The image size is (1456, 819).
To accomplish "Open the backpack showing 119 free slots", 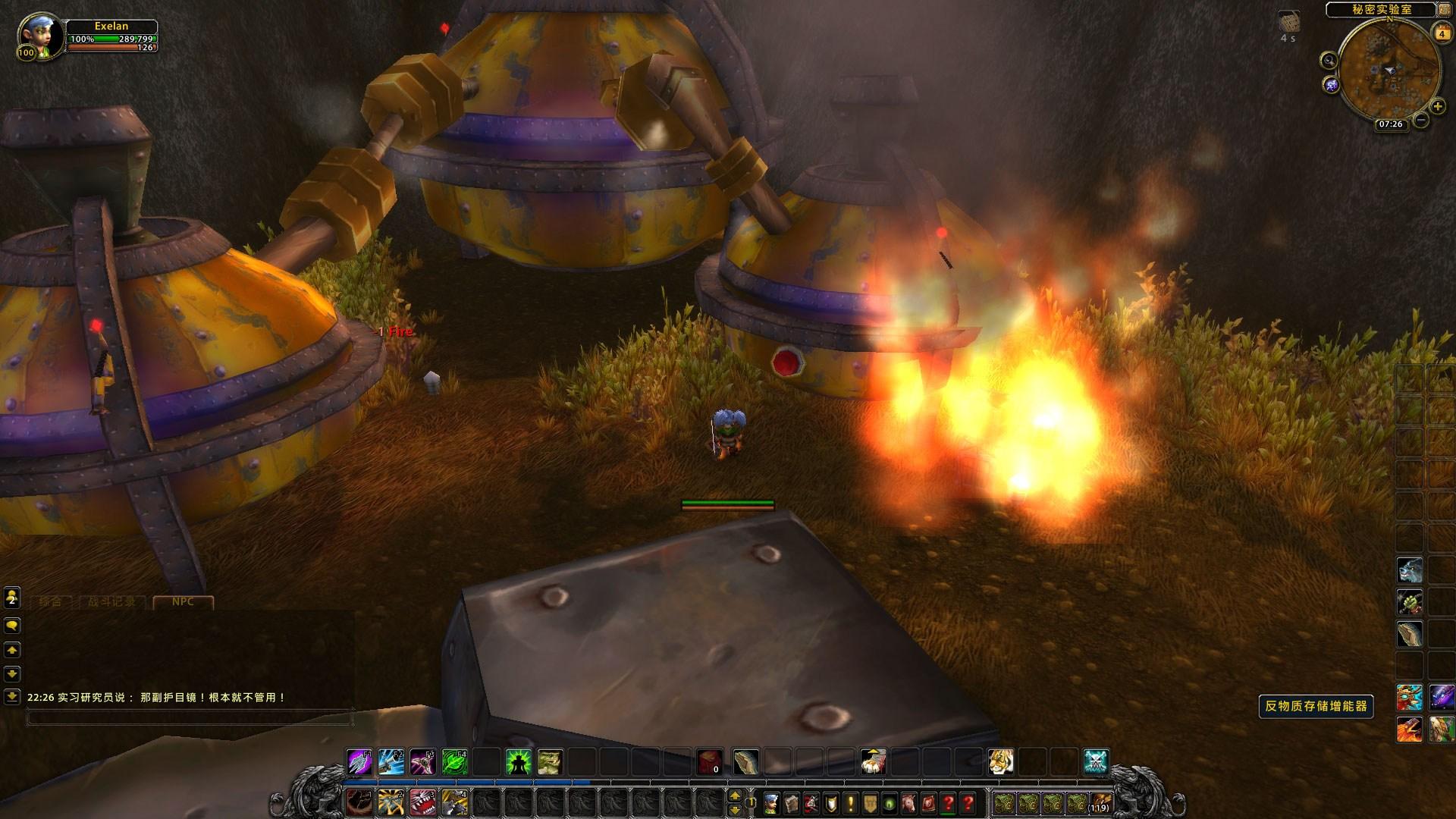I will click(1100, 802).
